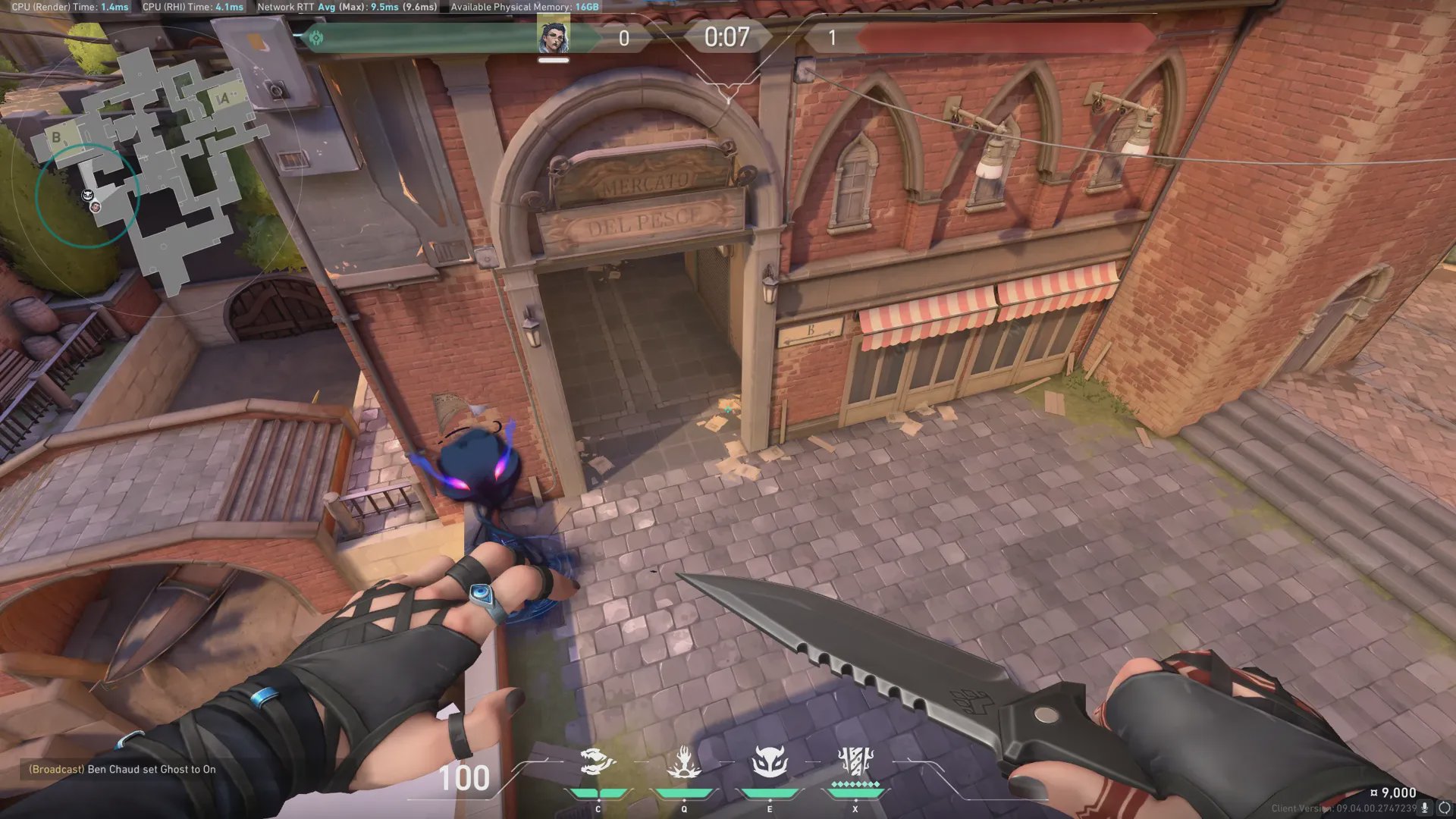Screen dimensions: 1456x819
Task: Toggle the microphone icon
Action: click(x=1425, y=808)
